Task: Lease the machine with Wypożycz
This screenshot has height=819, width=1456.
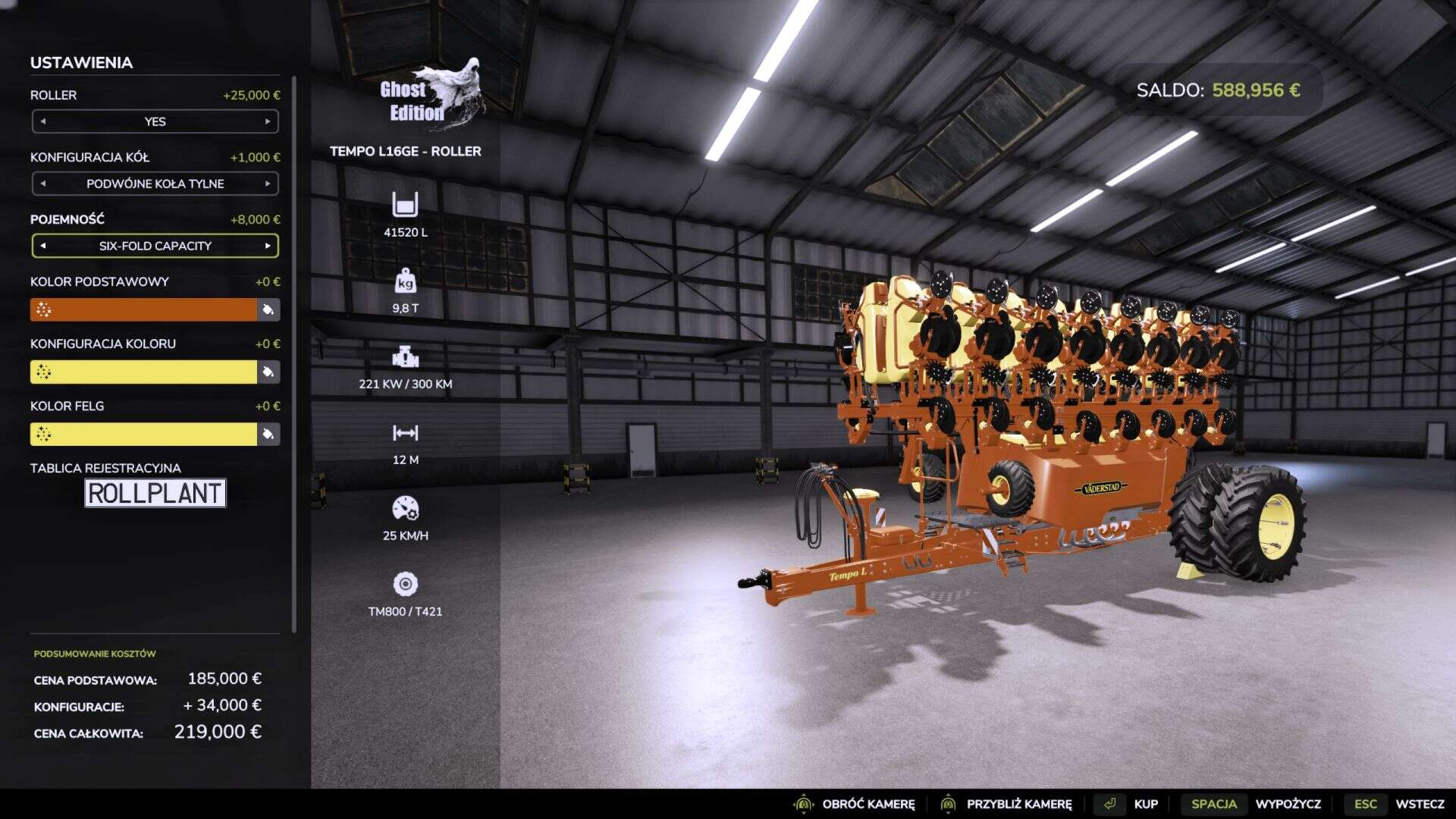Action: (1255, 804)
